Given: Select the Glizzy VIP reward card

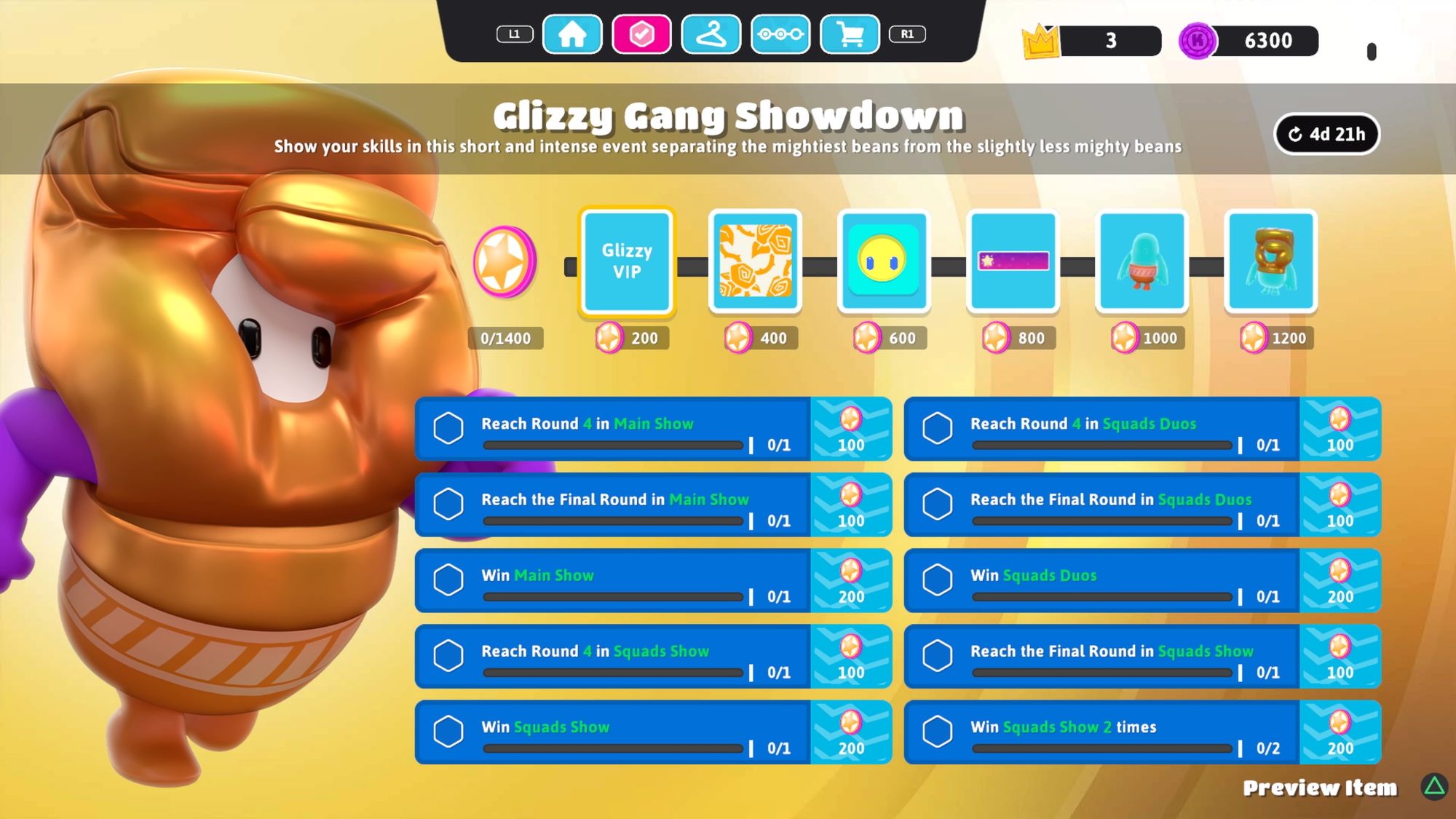Looking at the screenshot, I should [x=626, y=264].
